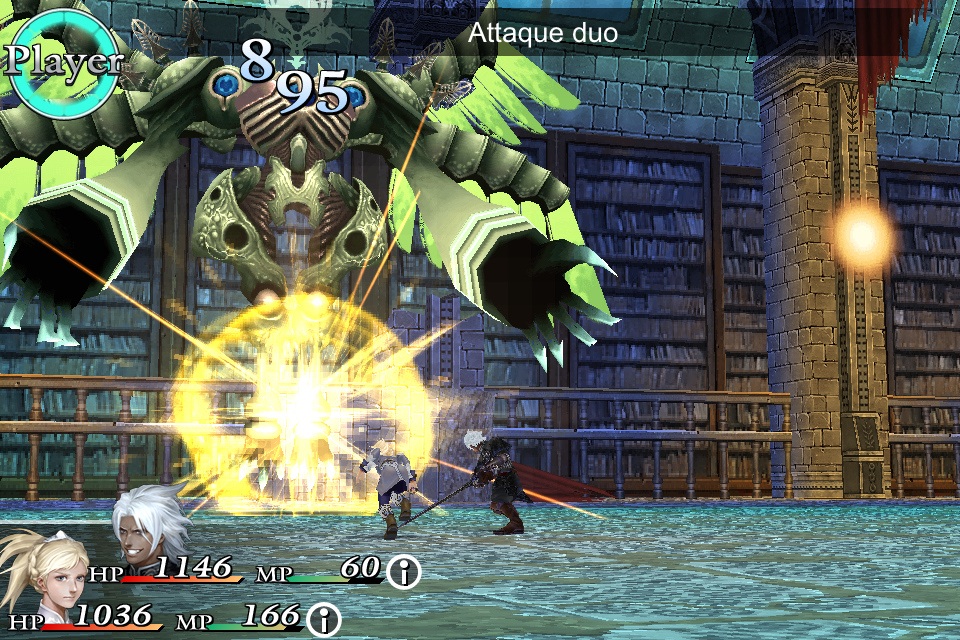Open info for the blonde character
The width and height of the screenshot is (960, 640).
[324, 619]
